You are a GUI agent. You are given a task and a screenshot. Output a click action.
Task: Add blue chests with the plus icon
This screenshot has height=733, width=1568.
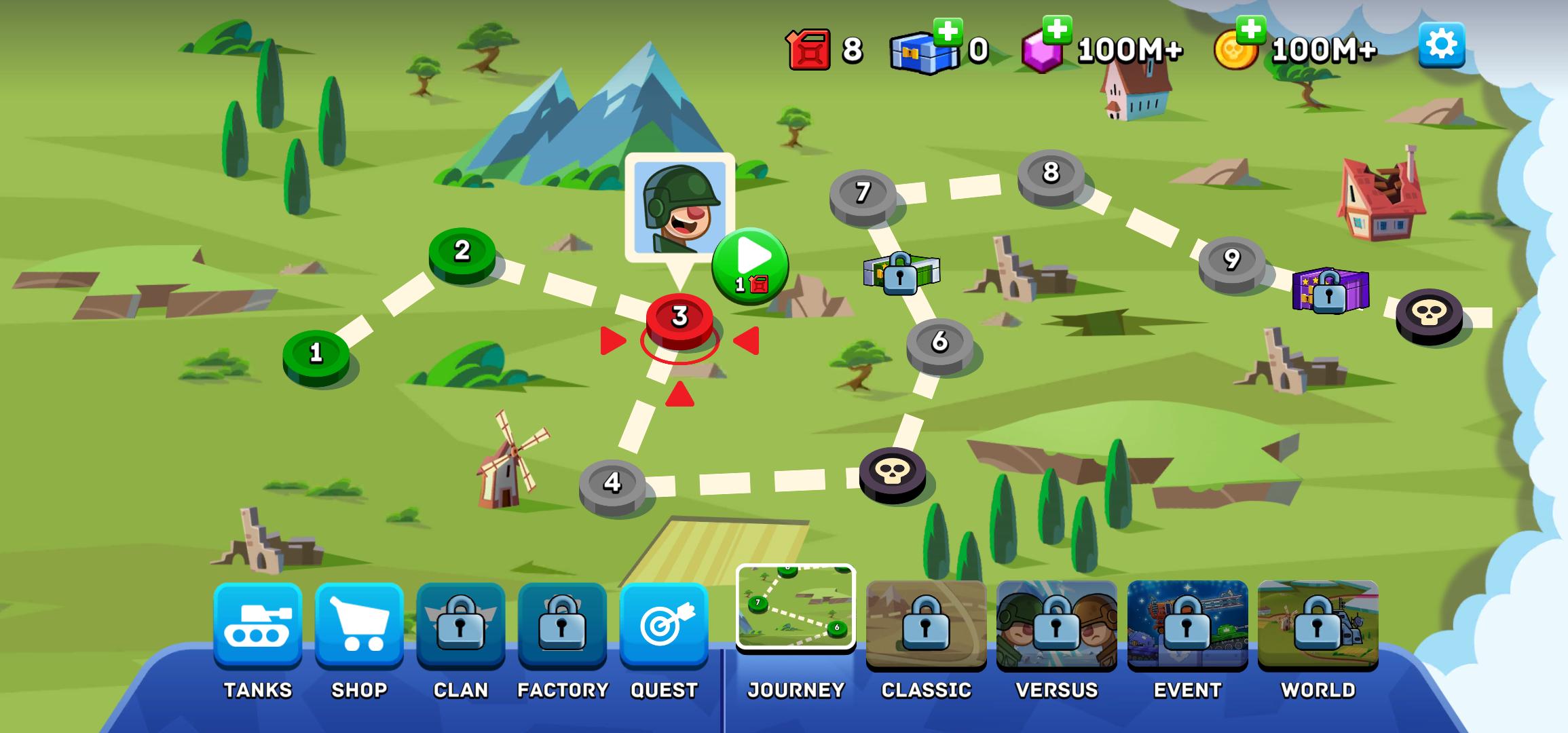[948, 31]
